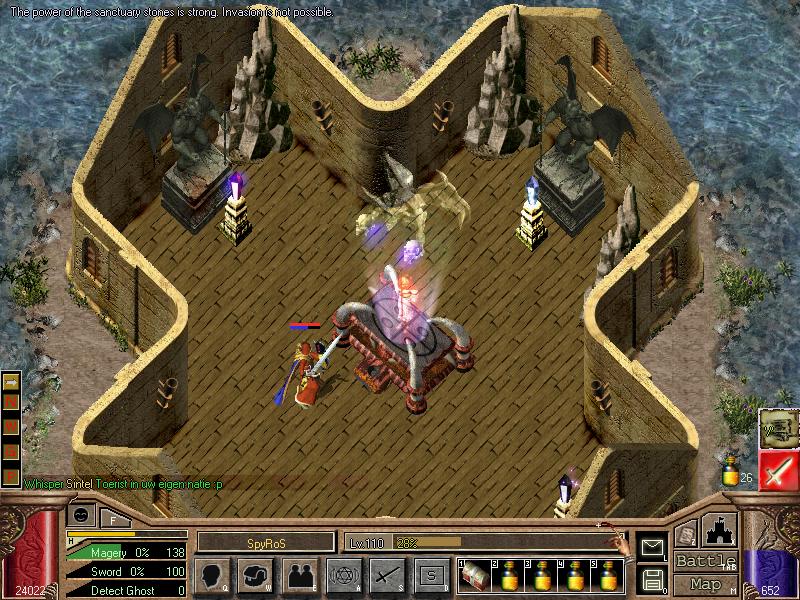The width and height of the screenshot is (800, 600).
Task: Open the hexagram magic spell button
Action: (345, 575)
